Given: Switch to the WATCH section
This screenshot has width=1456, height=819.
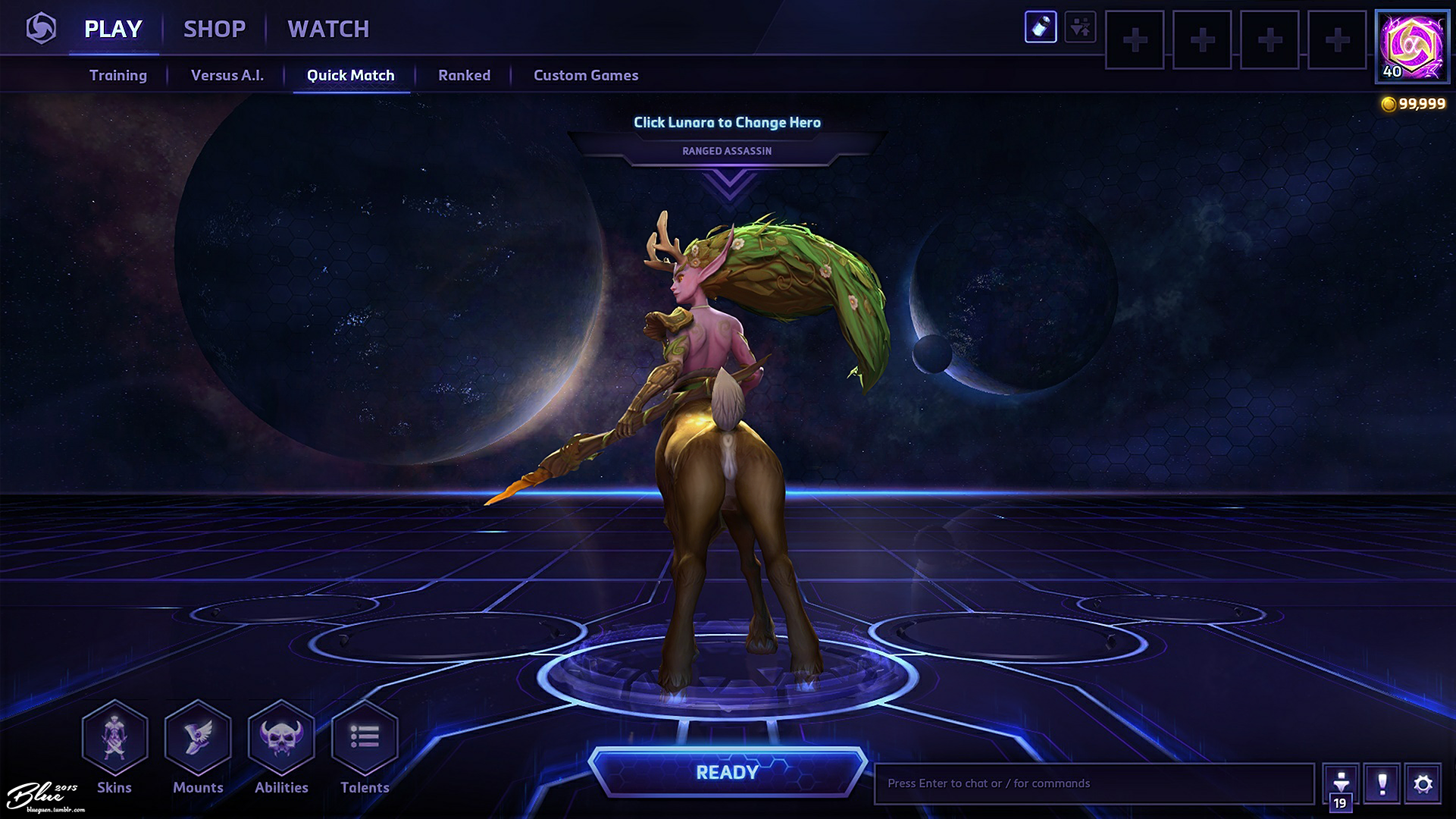Looking at the screenshot, I should pyautogui.click(x=328, y=29).
